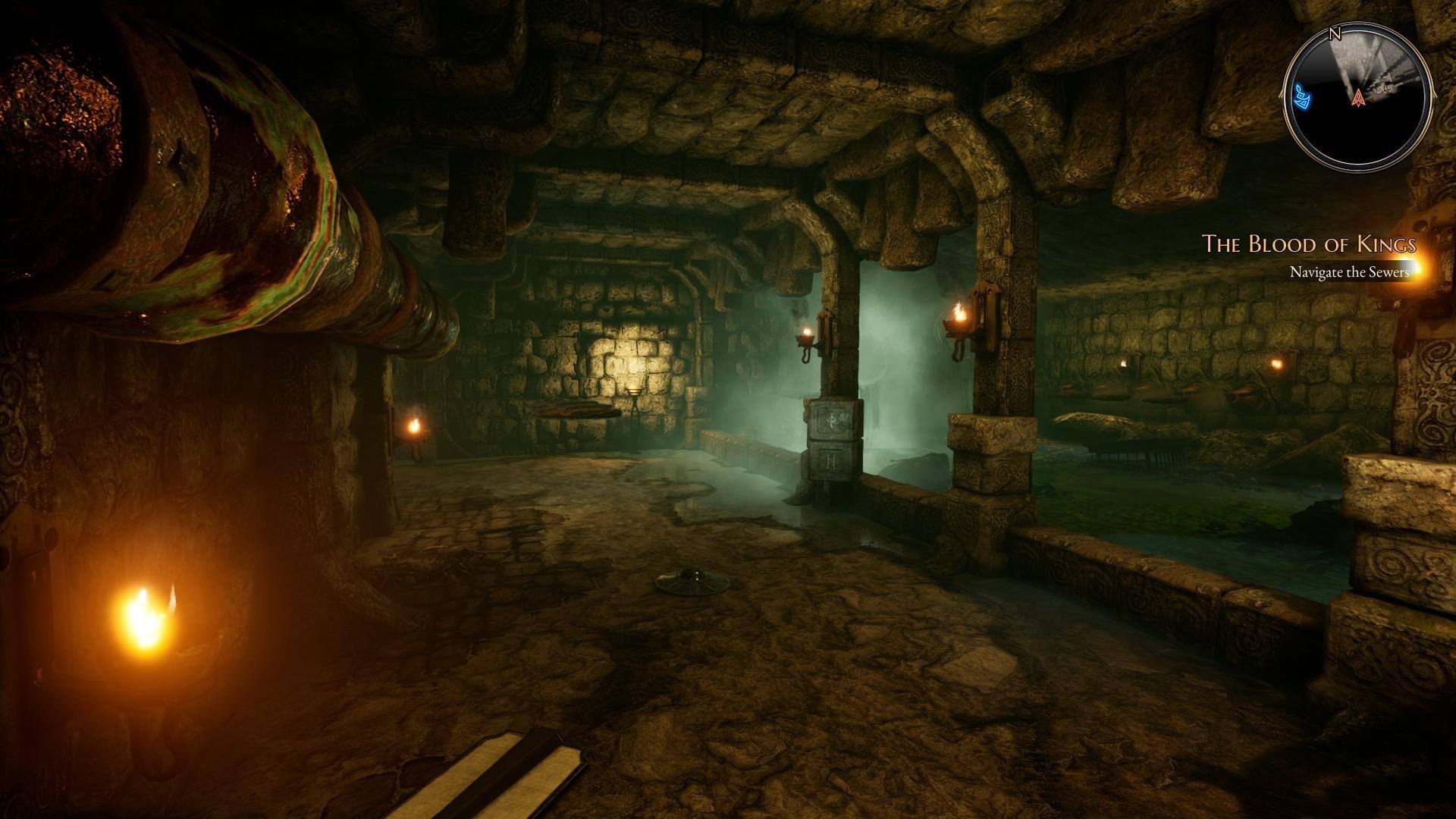Open The Blood of Kings quest tracker
The width and height of the screenshot is (1456, 819).
point(1309,244)
